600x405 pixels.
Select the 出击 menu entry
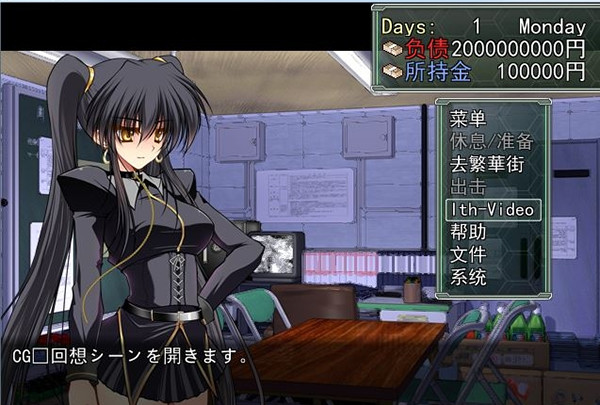pos(468,187)
